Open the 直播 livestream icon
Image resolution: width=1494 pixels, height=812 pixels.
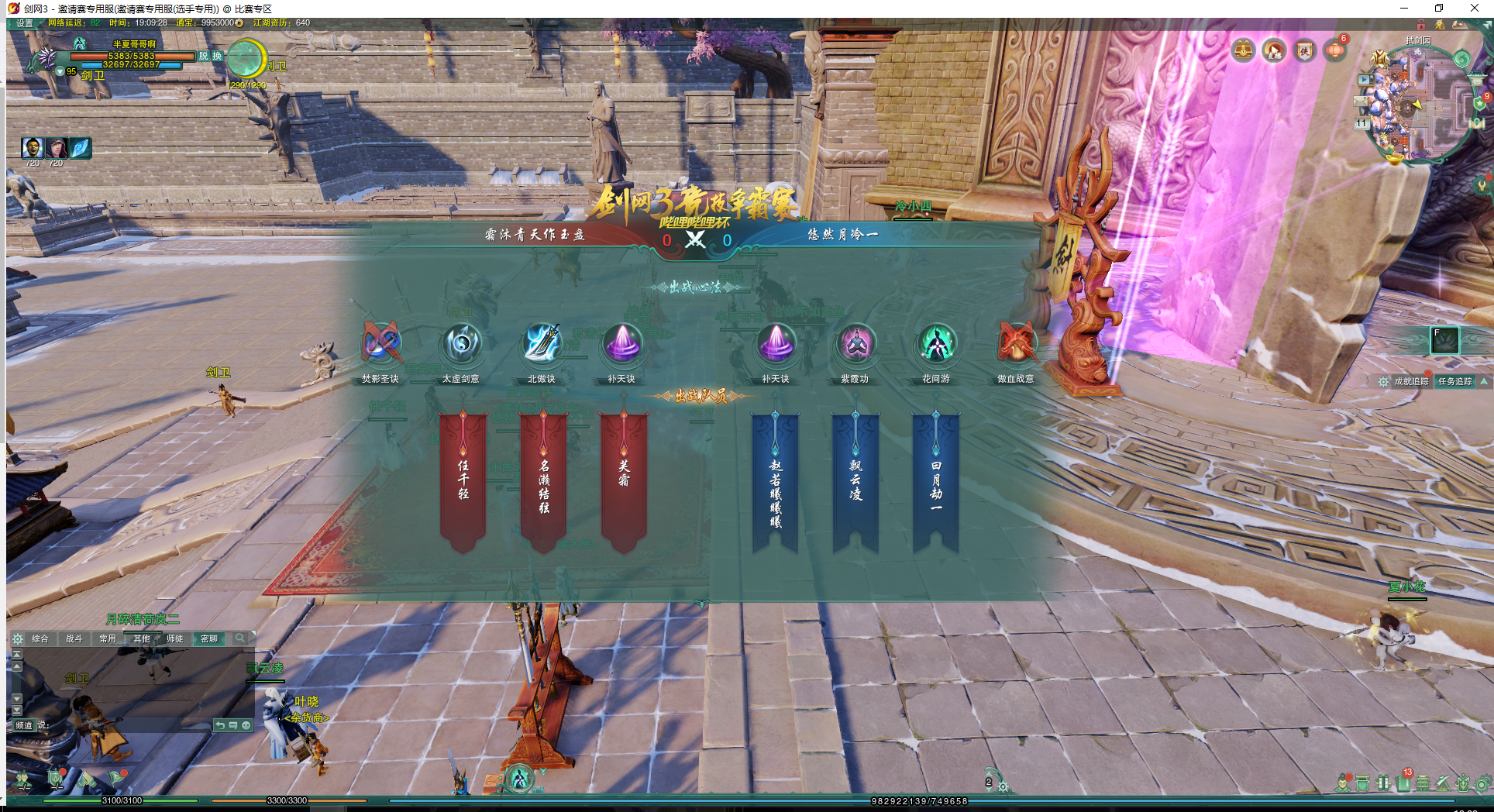coord(1274,51)
